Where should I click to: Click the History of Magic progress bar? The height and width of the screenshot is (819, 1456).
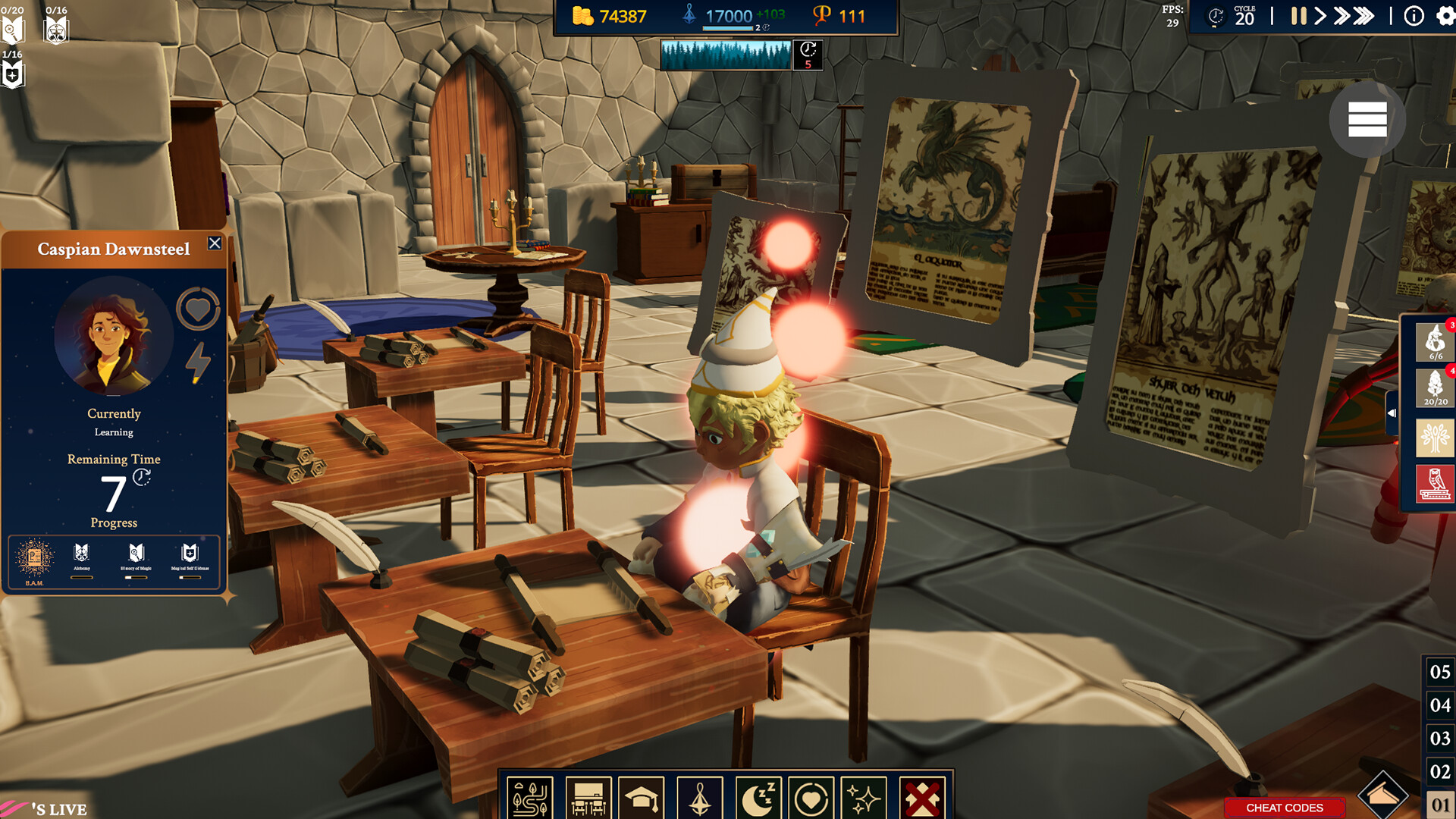click(135, 577)
